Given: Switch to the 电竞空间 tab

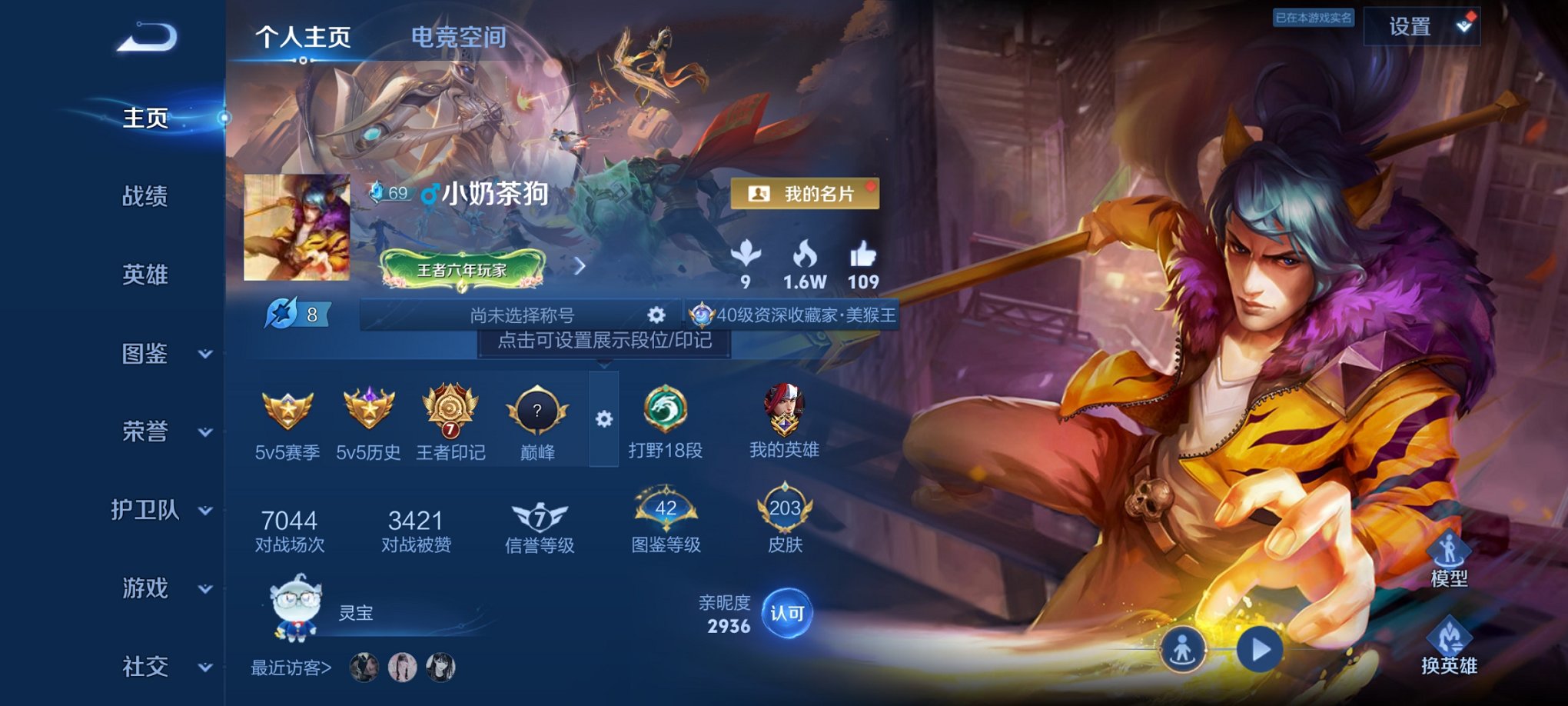Looking at the screenshot, I should 459,37.
